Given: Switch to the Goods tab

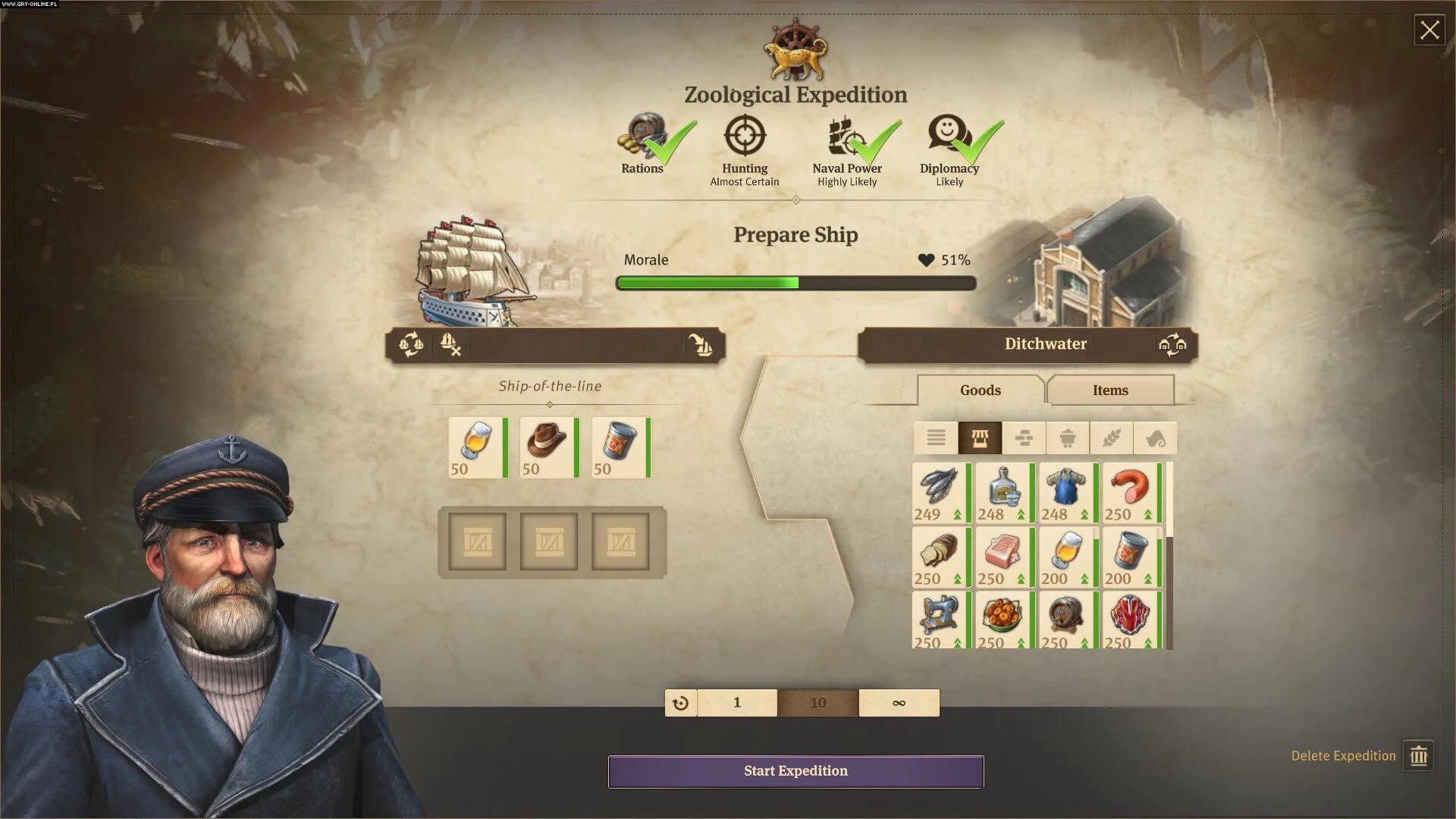Looking at the screenshot, I should [980, 390].
